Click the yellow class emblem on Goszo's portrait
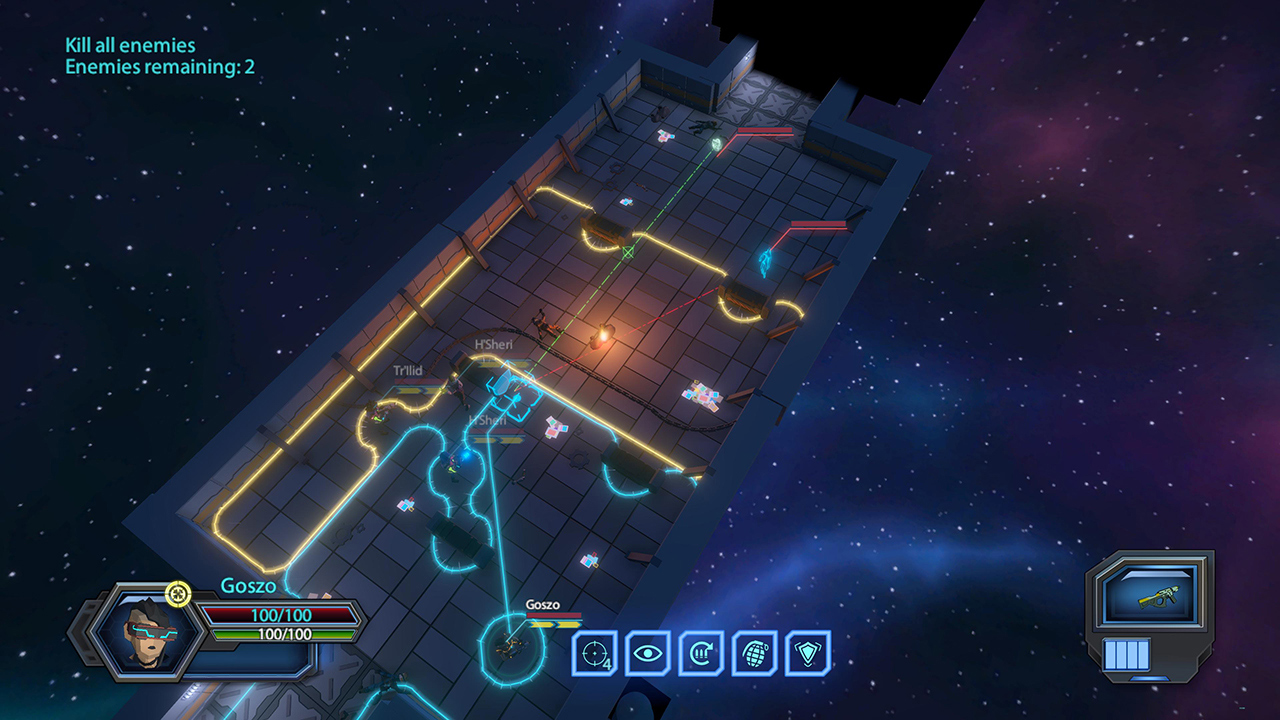The image size is (1280, 720). point(177,595)
